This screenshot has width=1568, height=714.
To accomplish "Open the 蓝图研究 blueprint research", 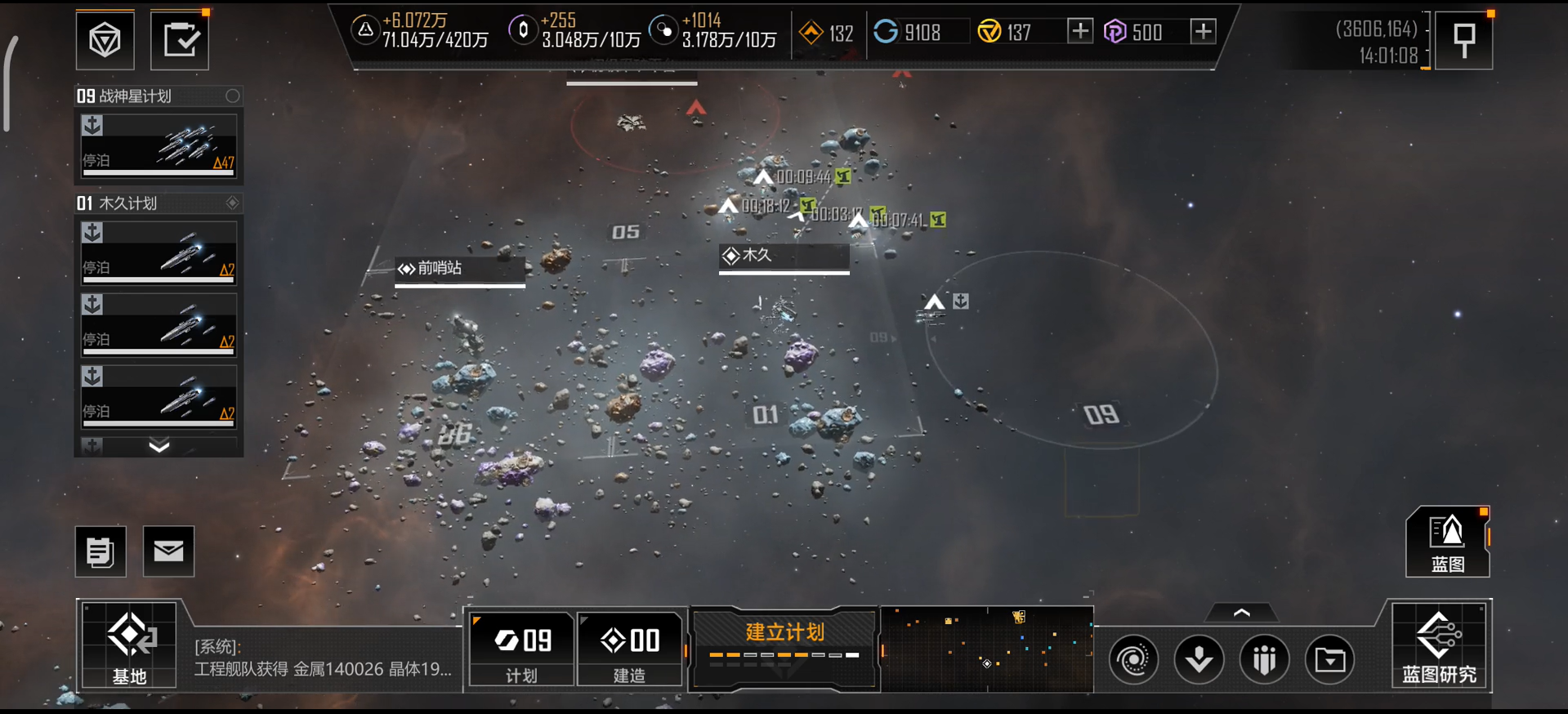I will (x=1441, y=645).
